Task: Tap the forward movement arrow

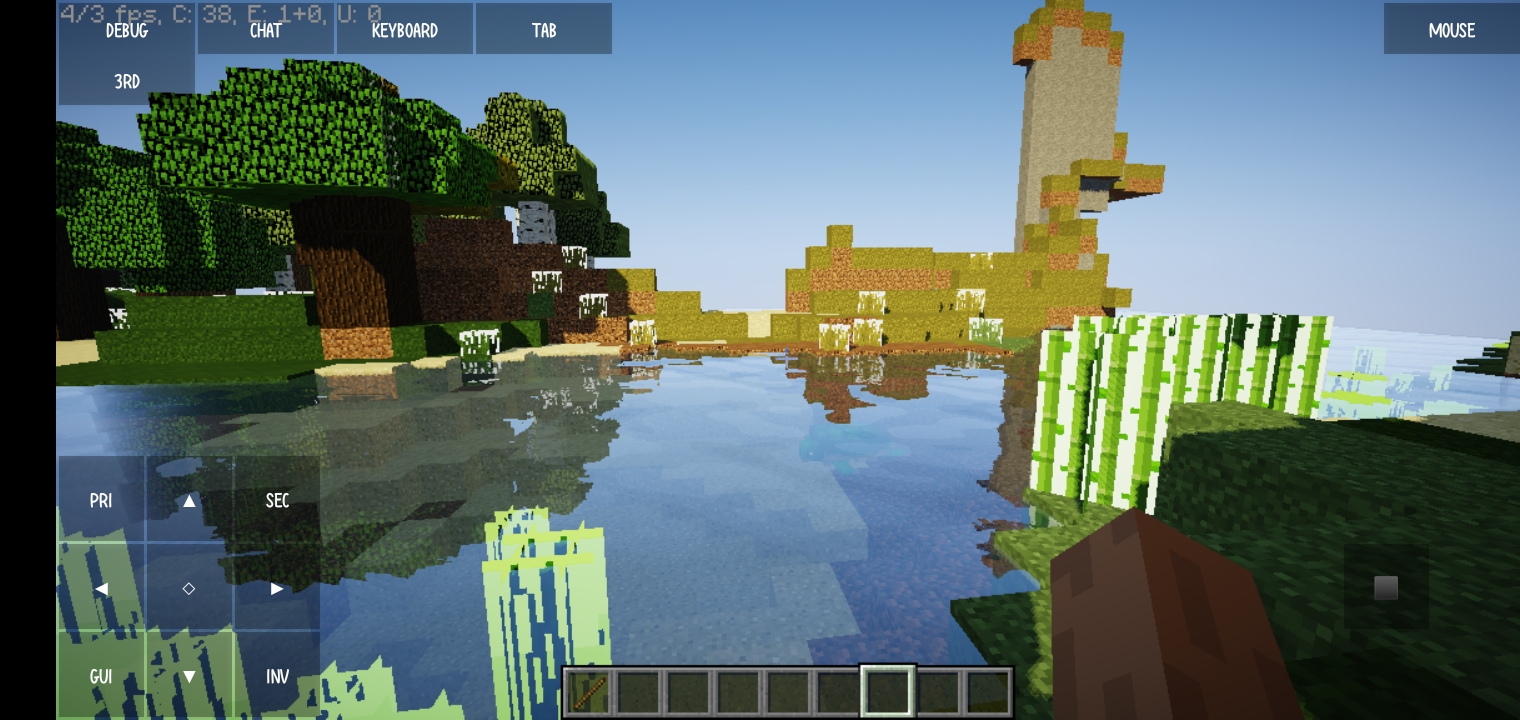Action: tap(188, 500)
